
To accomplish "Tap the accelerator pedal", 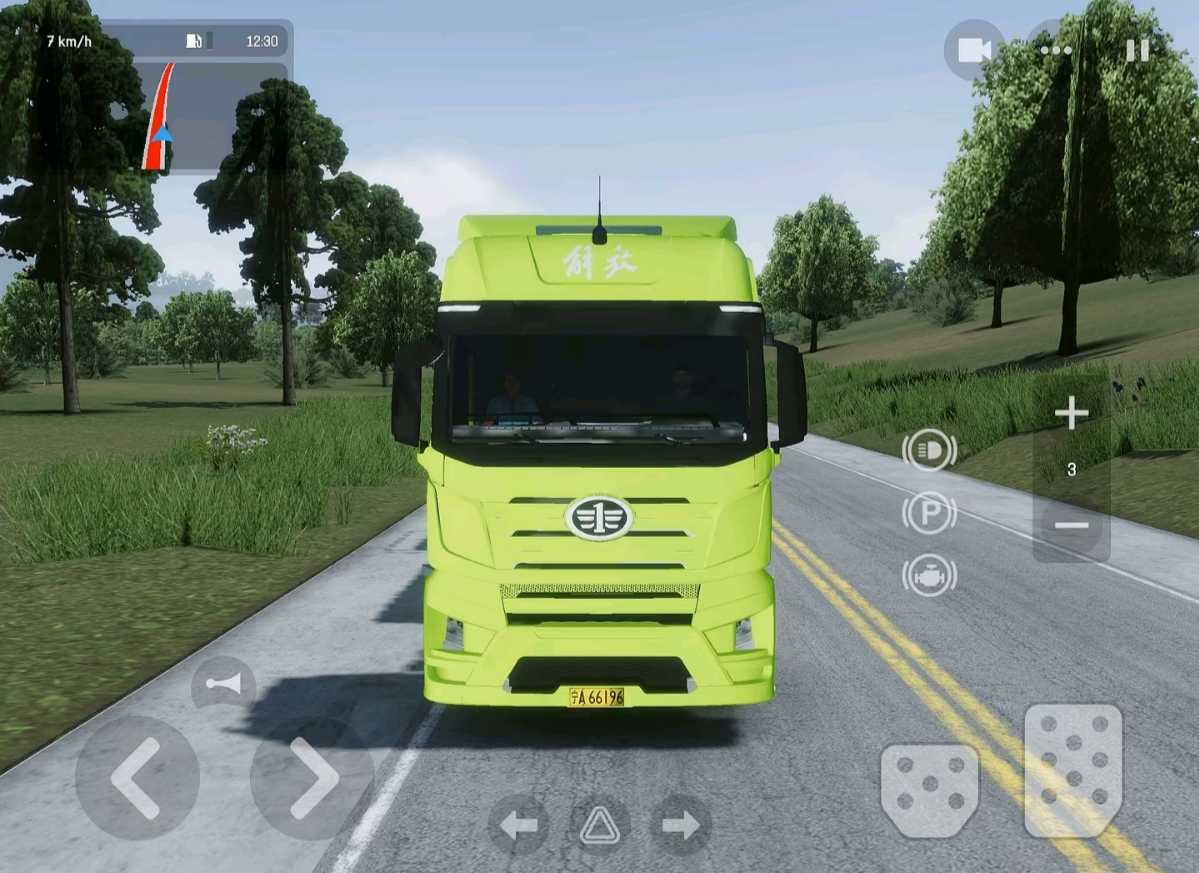I will click(1073, 770).
